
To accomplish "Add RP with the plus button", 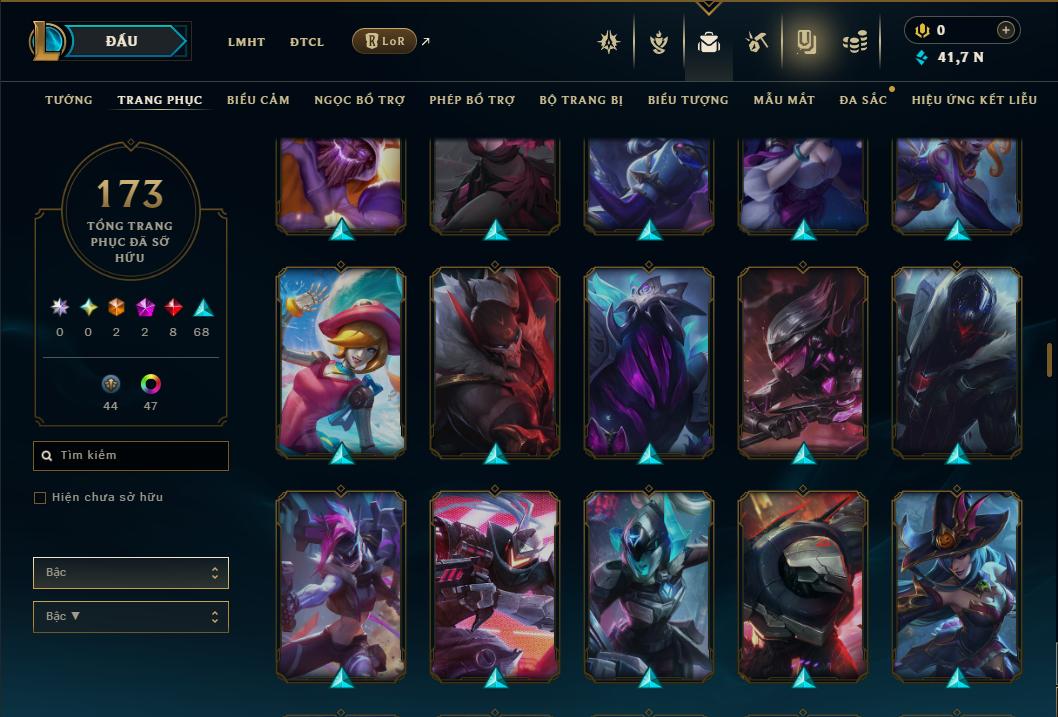I will pos(1006,30).
